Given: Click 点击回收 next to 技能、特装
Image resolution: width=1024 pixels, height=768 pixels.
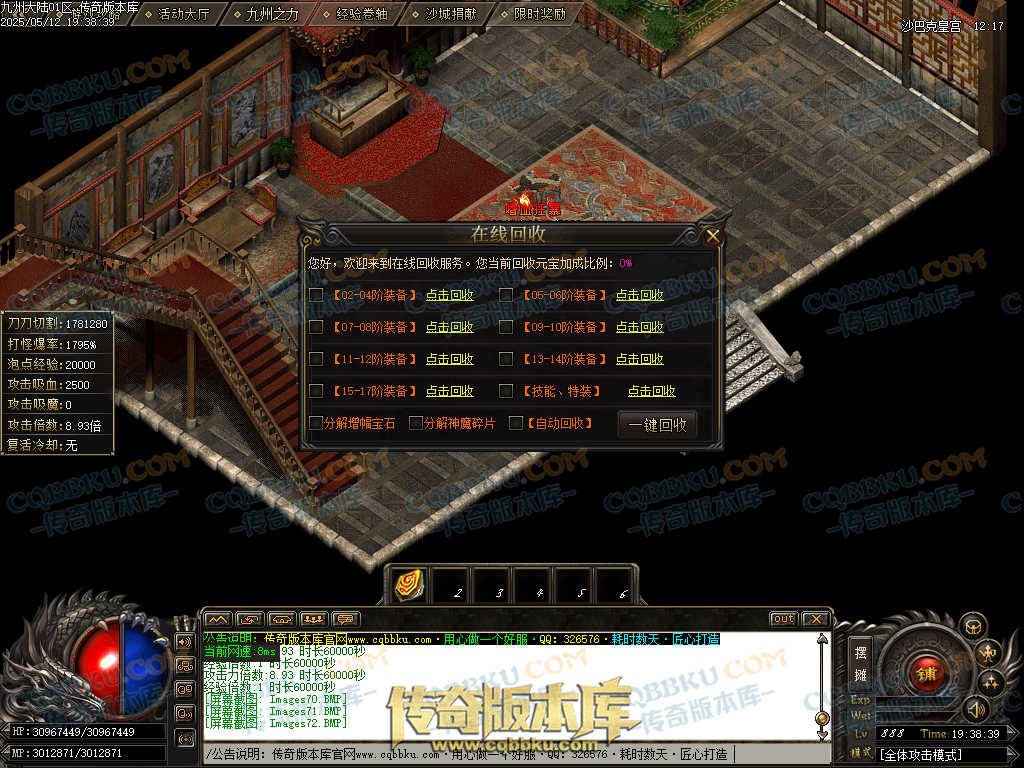Looking at the screenshot, I should pyautogui.click(x=651, y=391).
